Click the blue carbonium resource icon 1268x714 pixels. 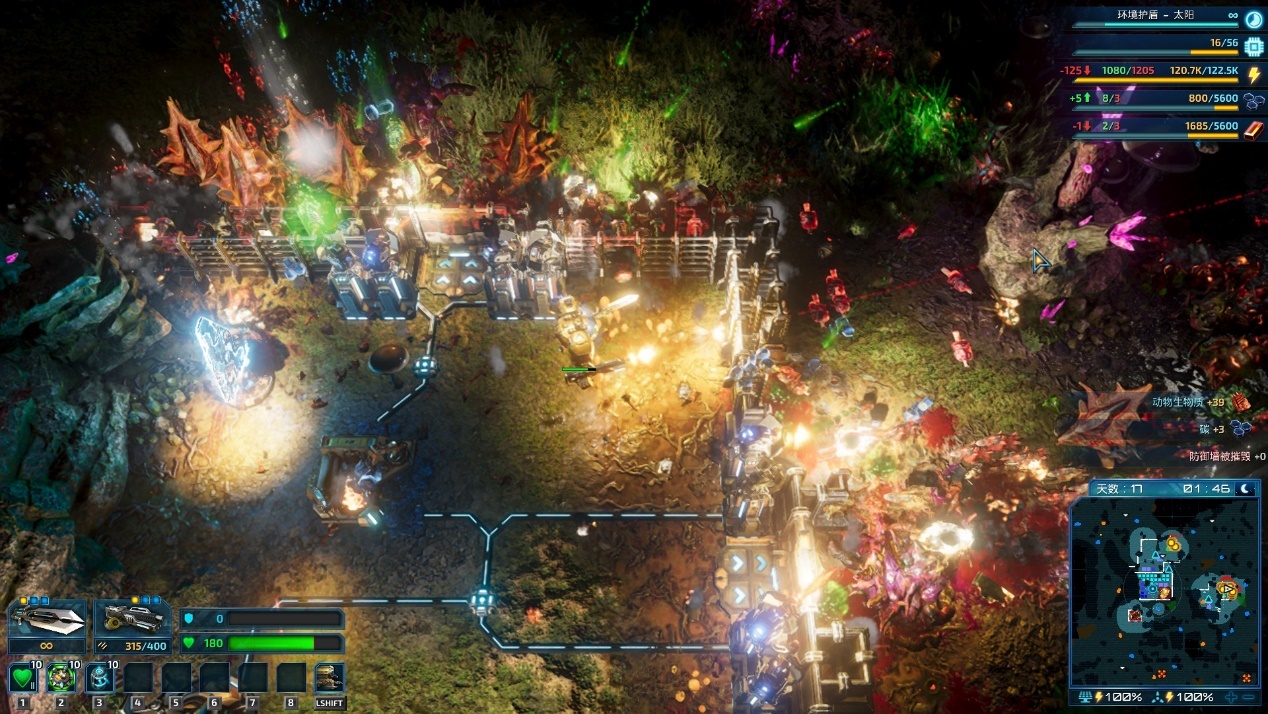1253,100
